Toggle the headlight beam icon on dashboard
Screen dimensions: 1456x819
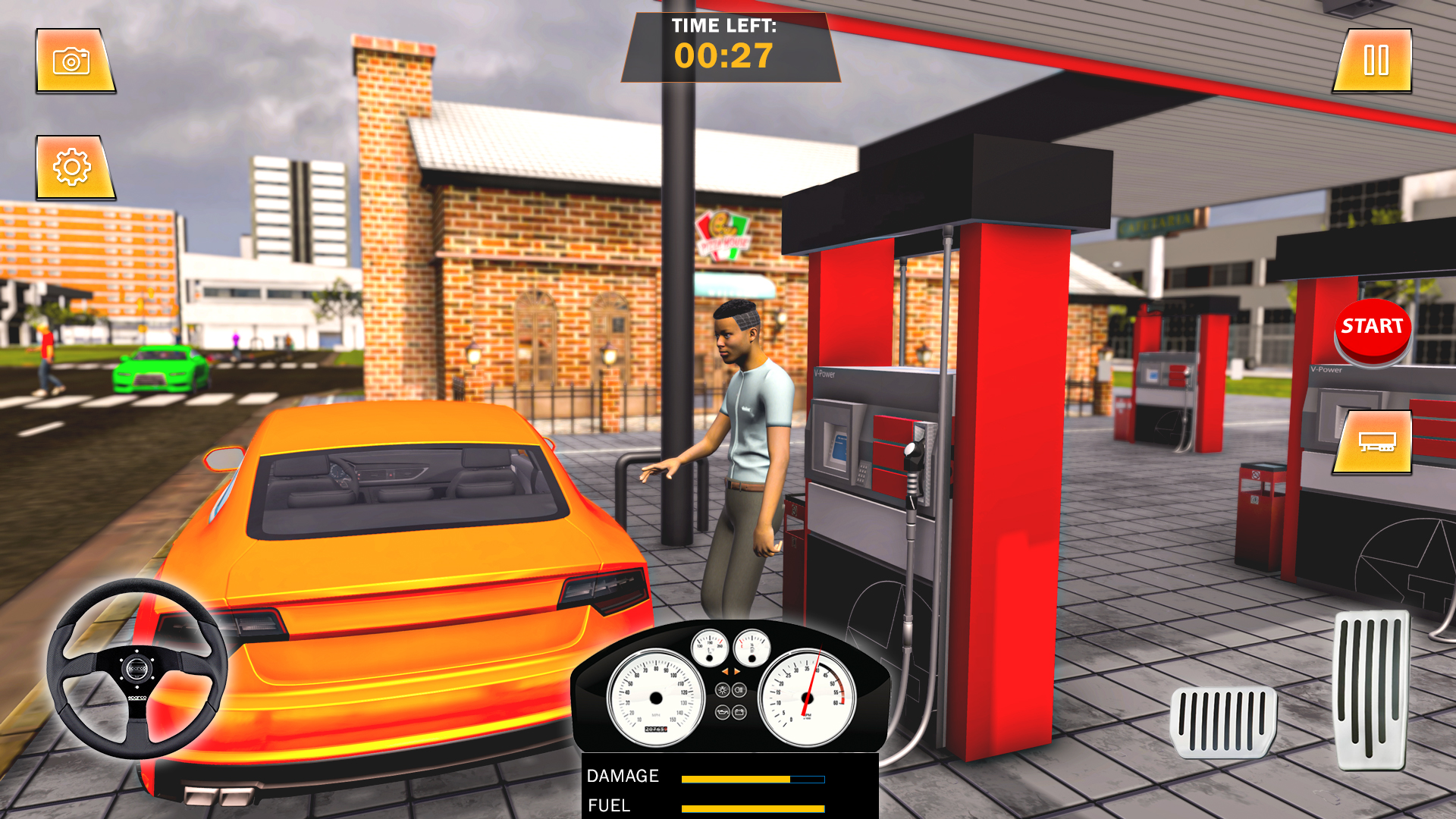click(739, 689)
